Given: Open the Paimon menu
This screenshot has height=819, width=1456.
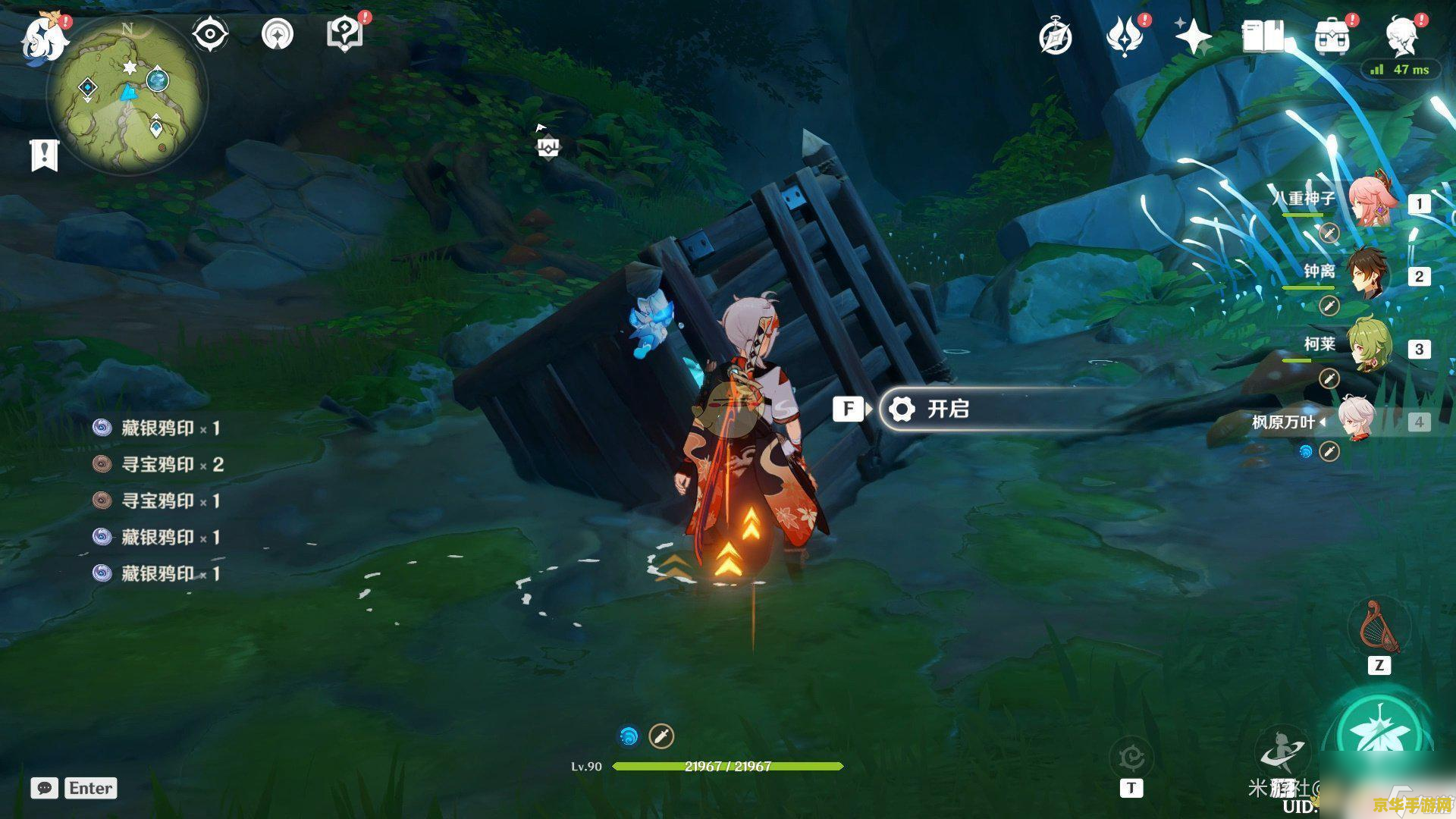Looking at the screenshot, I should tap(42, 38).
